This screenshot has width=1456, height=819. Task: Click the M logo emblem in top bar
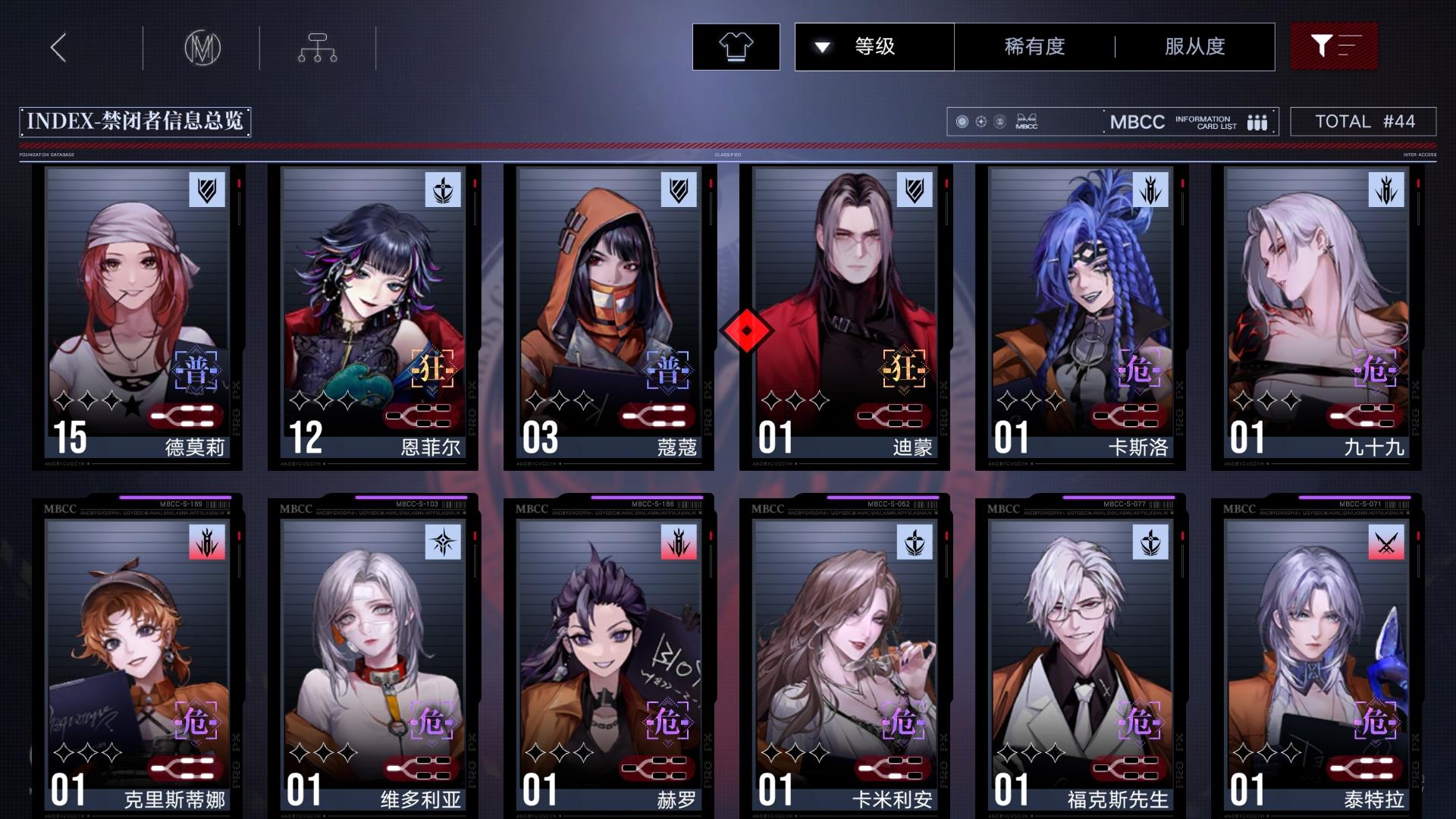[x=201, y=46]
